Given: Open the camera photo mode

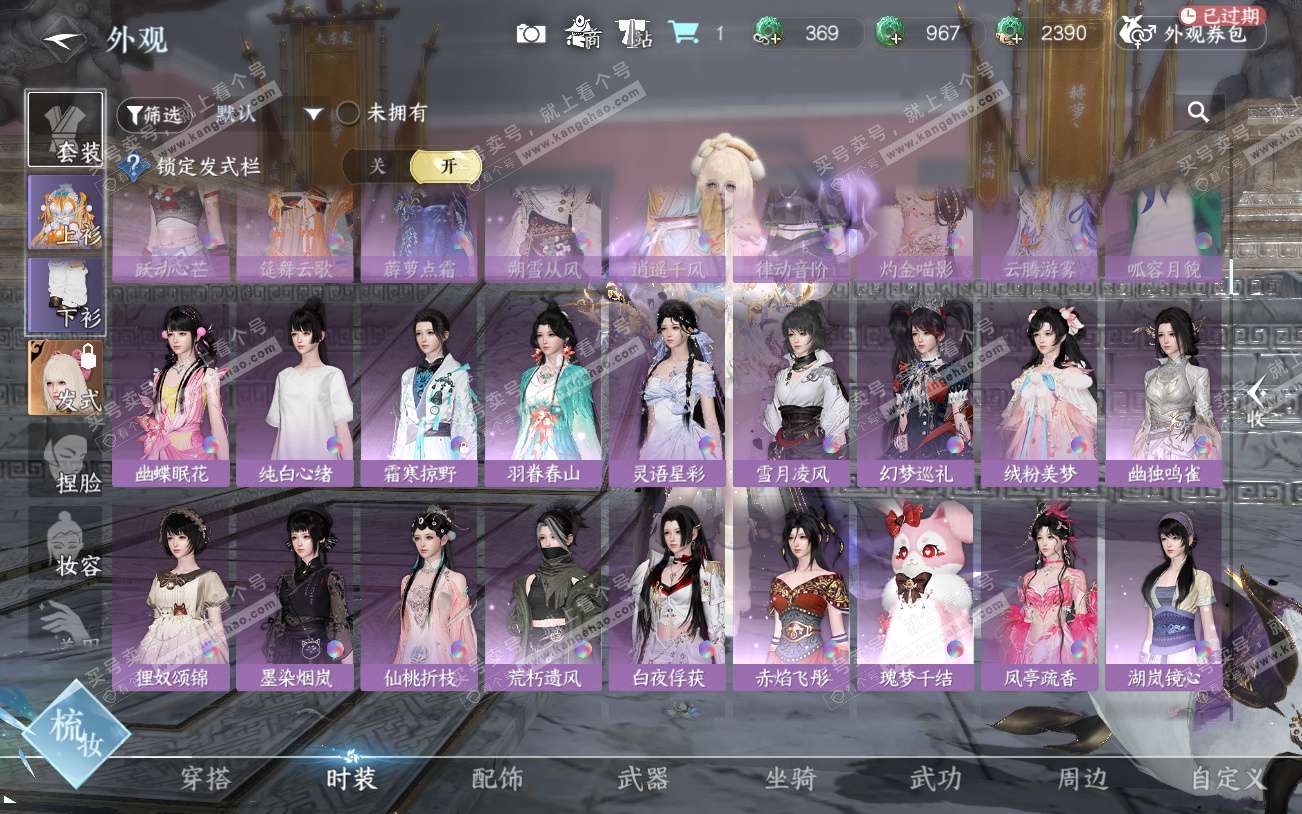Looking at the screenshot, I should point(531,33).
